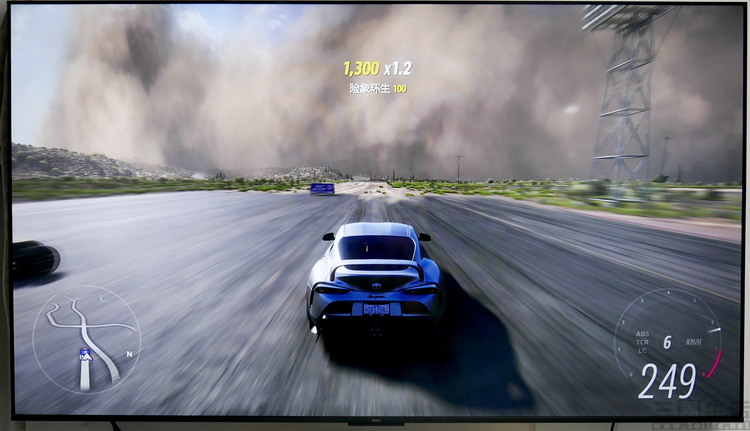
Task: Click the circular minimap
Action: click(86, 339)
